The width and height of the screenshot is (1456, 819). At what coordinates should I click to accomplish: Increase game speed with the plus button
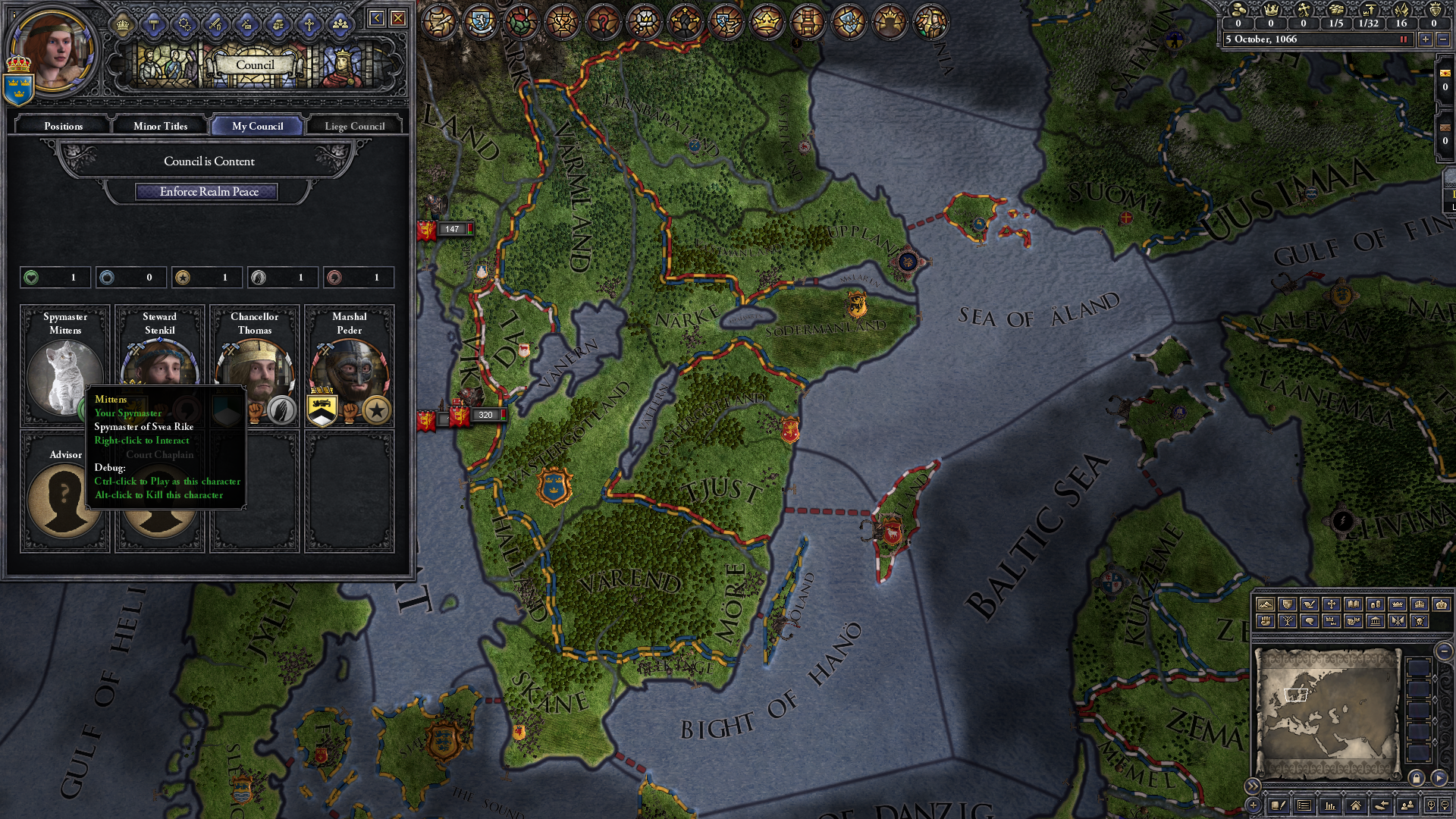pos(1426,39)
